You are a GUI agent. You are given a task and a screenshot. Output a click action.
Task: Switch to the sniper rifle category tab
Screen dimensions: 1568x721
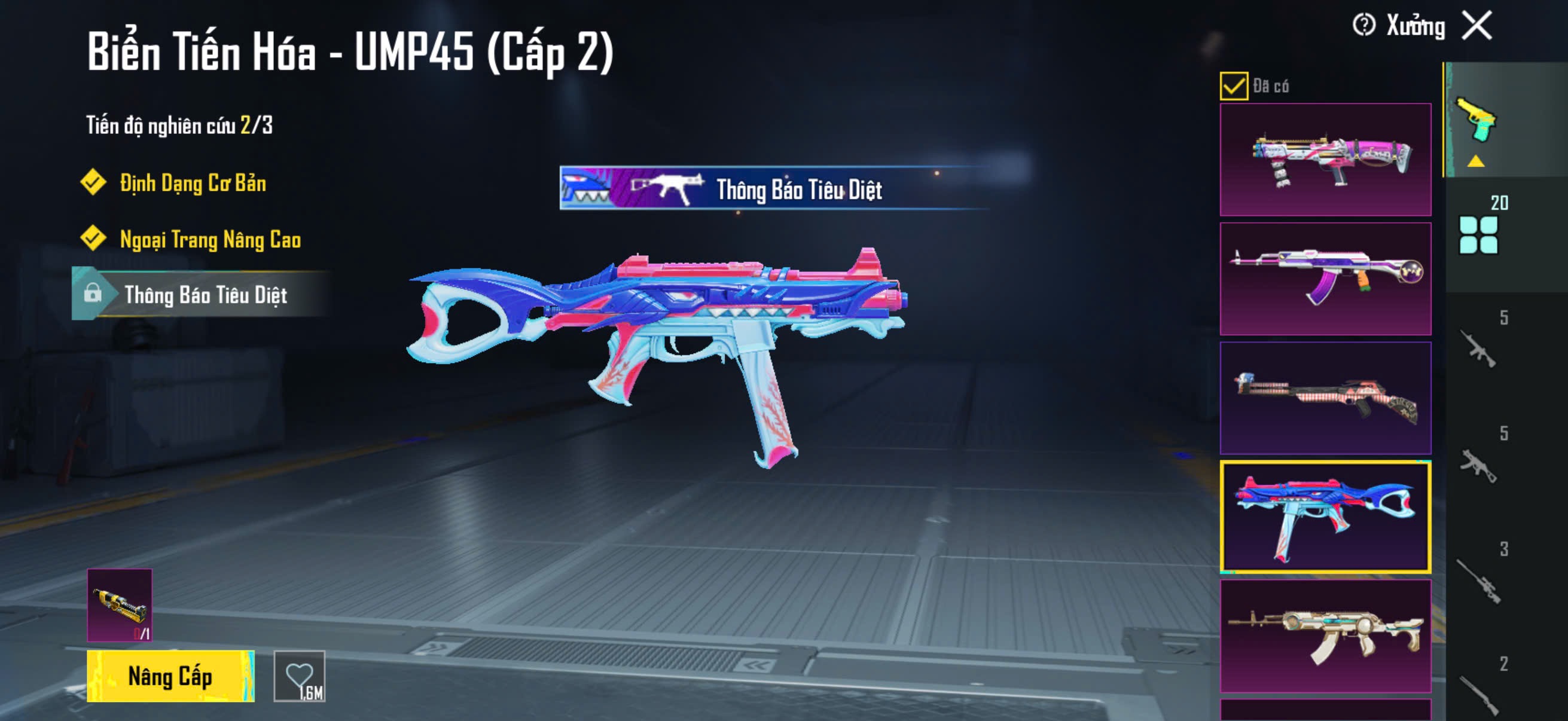(1479, 580)
